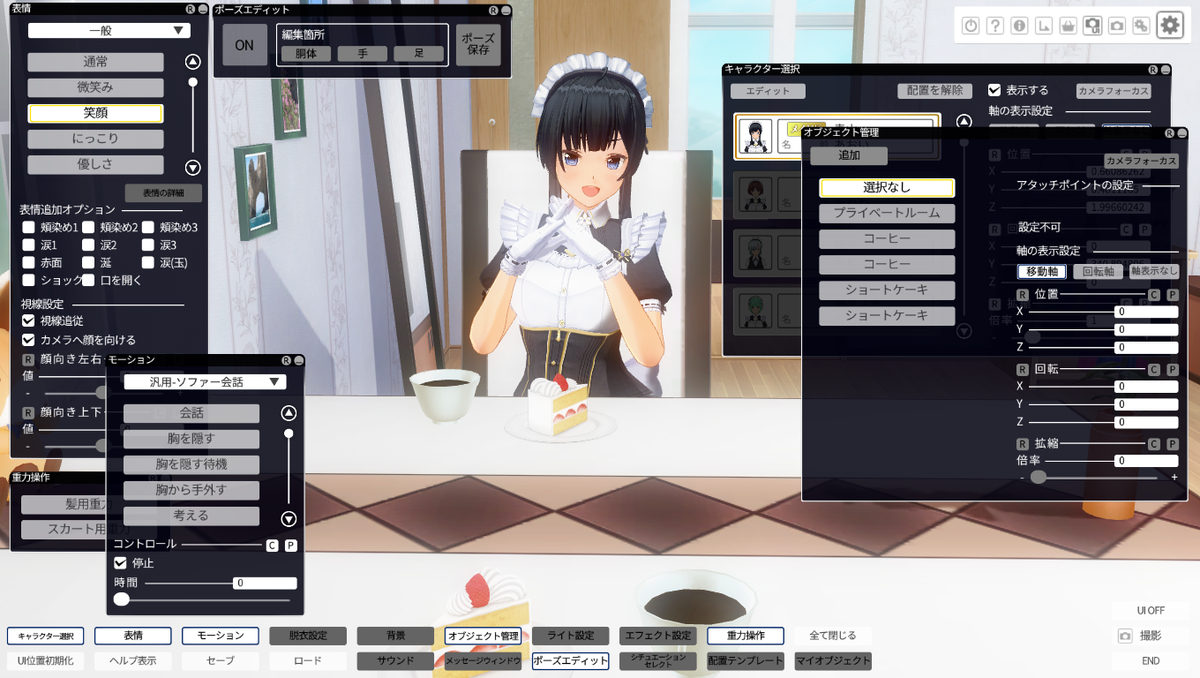Select 胴体 edit part
The height and width of the screenshot is (678, 1200).
click(x=306, y=53)
